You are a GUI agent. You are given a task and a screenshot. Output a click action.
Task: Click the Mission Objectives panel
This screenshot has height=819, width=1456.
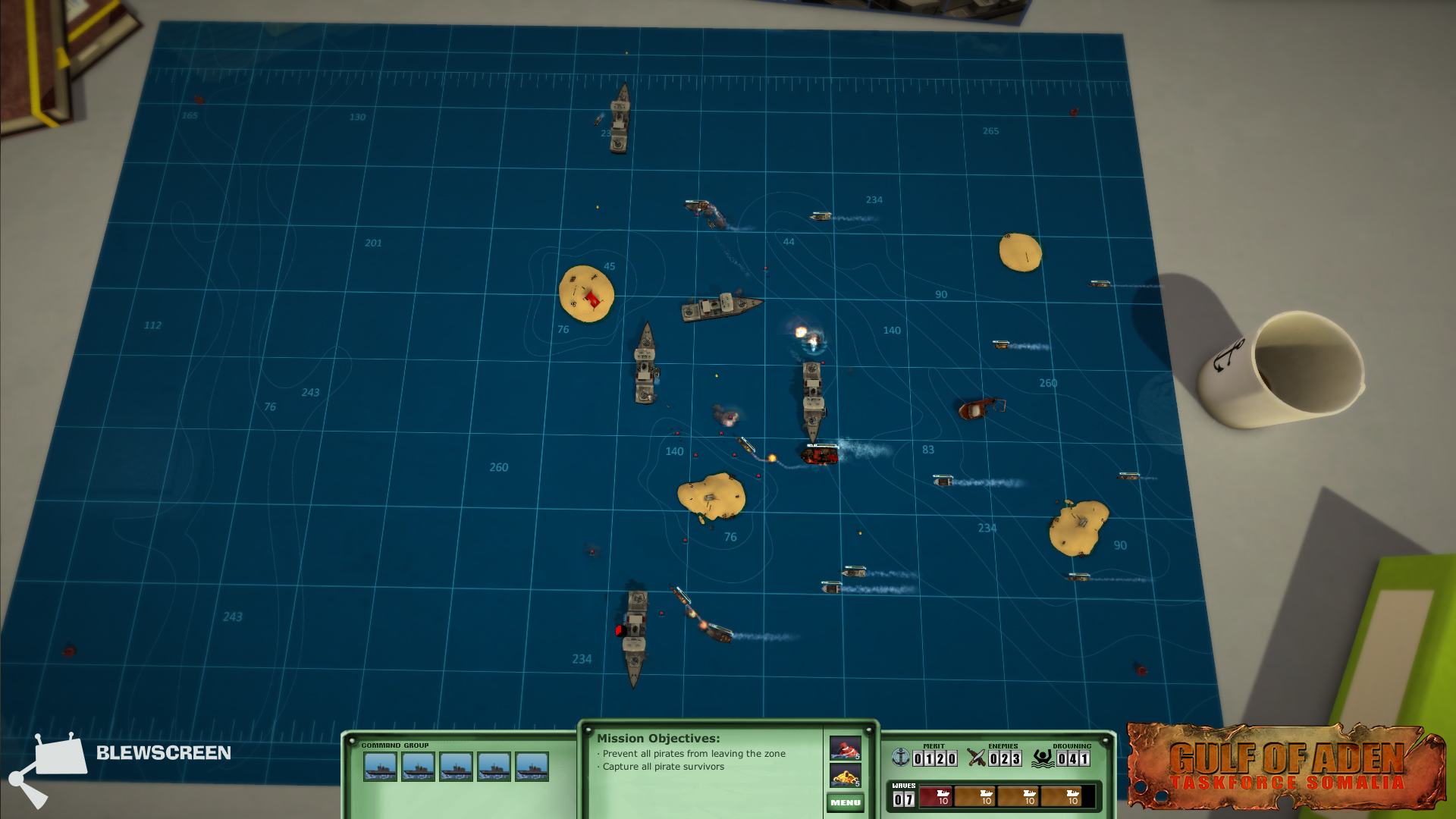pyautogui.click(x=701, y=766)
